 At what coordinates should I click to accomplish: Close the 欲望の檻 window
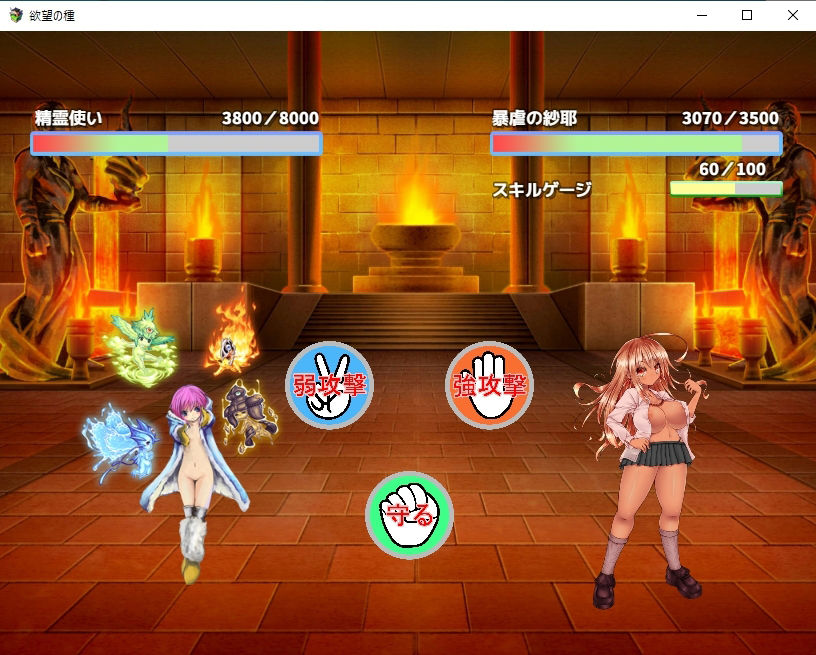[793, 15]
